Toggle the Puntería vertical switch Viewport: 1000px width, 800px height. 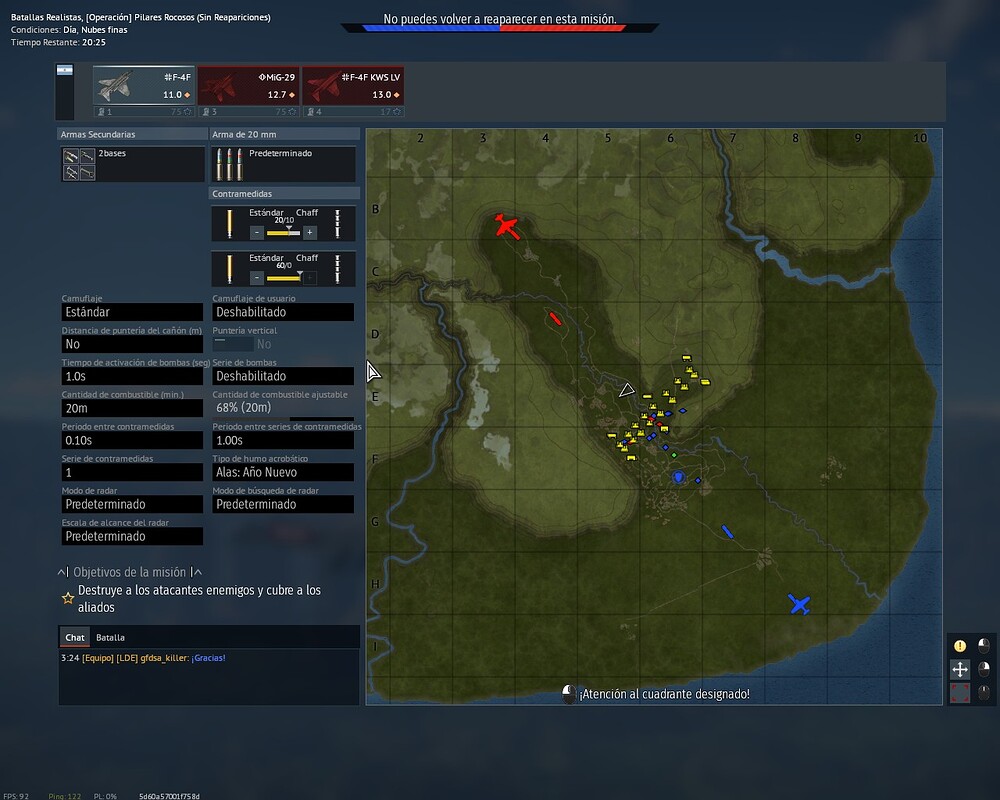[233, 344]
